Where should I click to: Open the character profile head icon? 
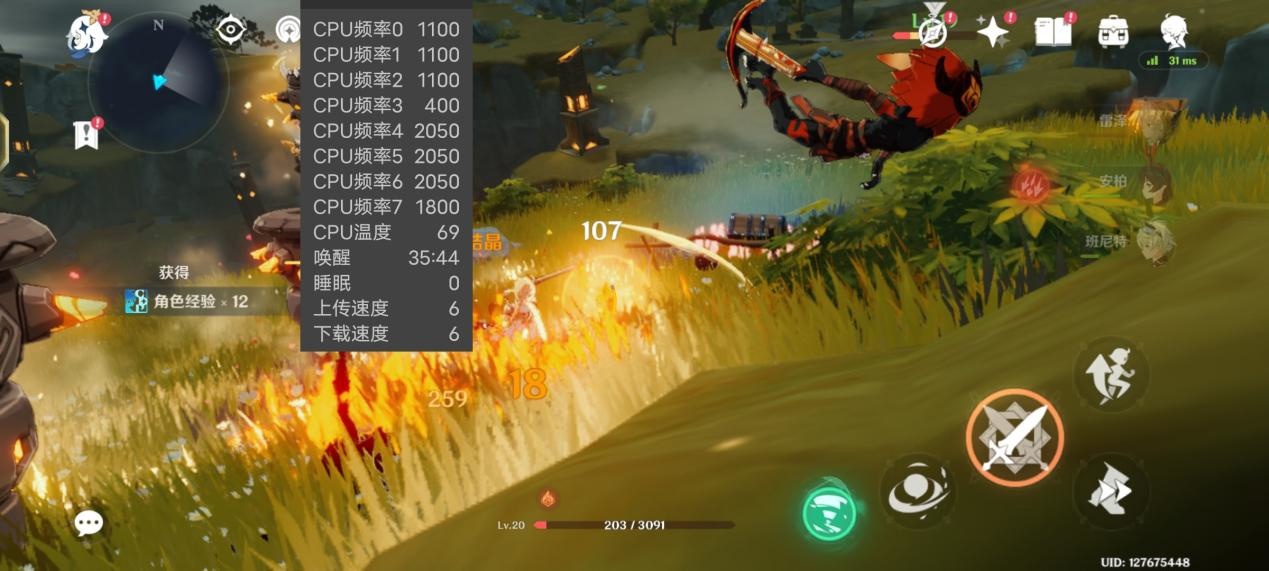(1174, 32)
